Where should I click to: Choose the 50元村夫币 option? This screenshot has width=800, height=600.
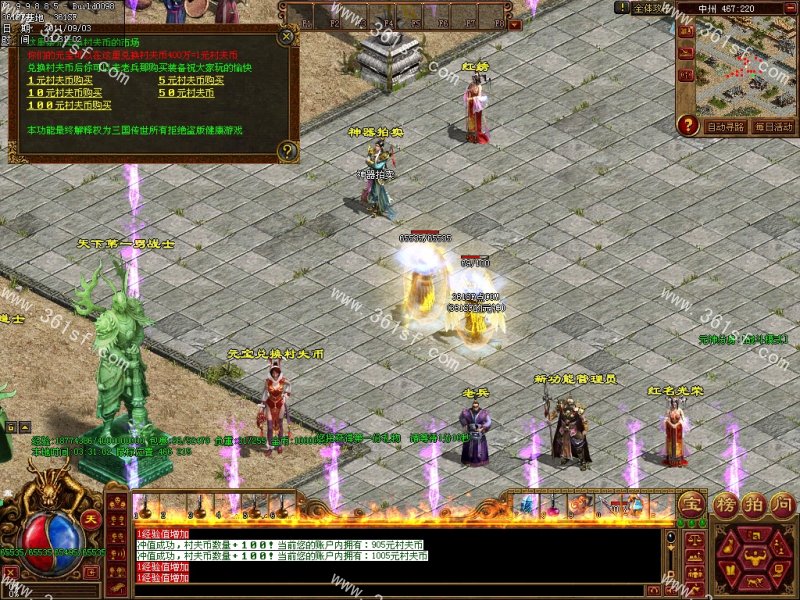[187, 92]
